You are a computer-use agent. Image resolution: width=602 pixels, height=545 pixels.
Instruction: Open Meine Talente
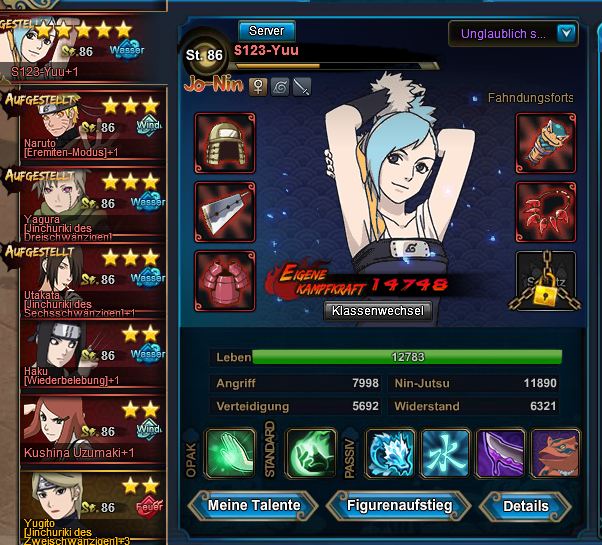point(254,505)
